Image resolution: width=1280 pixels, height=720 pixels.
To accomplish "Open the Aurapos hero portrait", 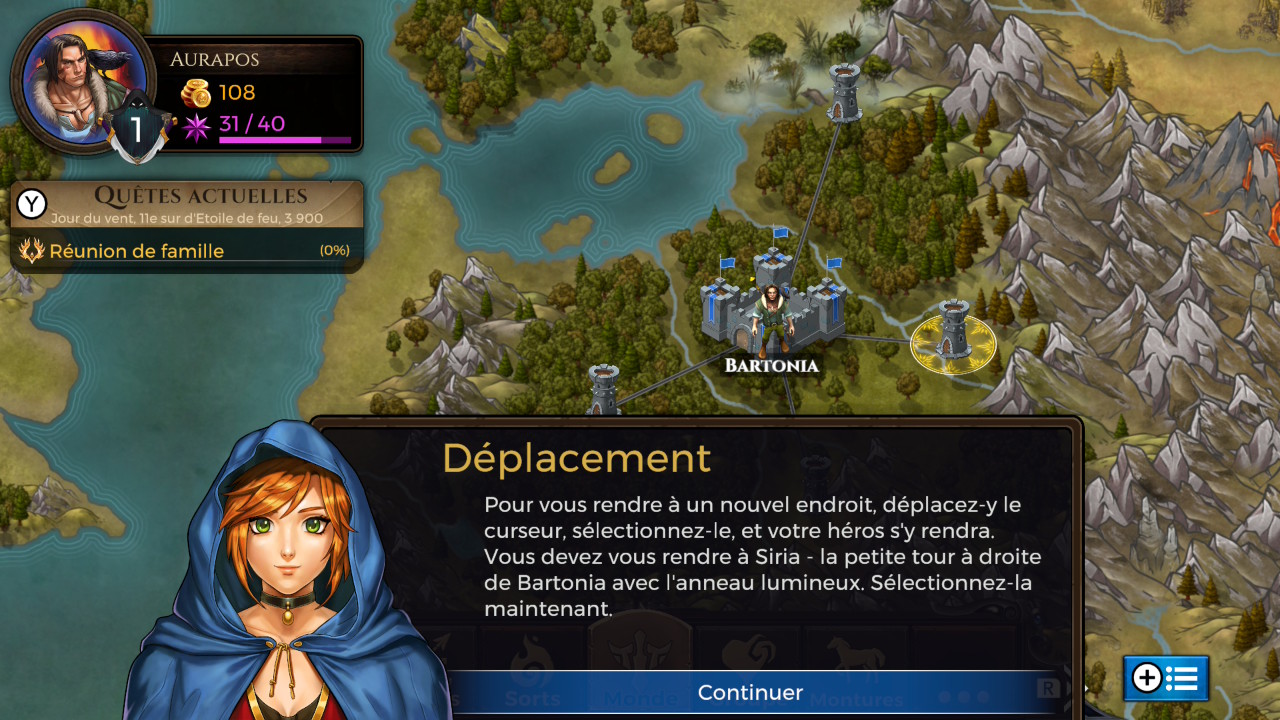I will [x=83, y=82].
